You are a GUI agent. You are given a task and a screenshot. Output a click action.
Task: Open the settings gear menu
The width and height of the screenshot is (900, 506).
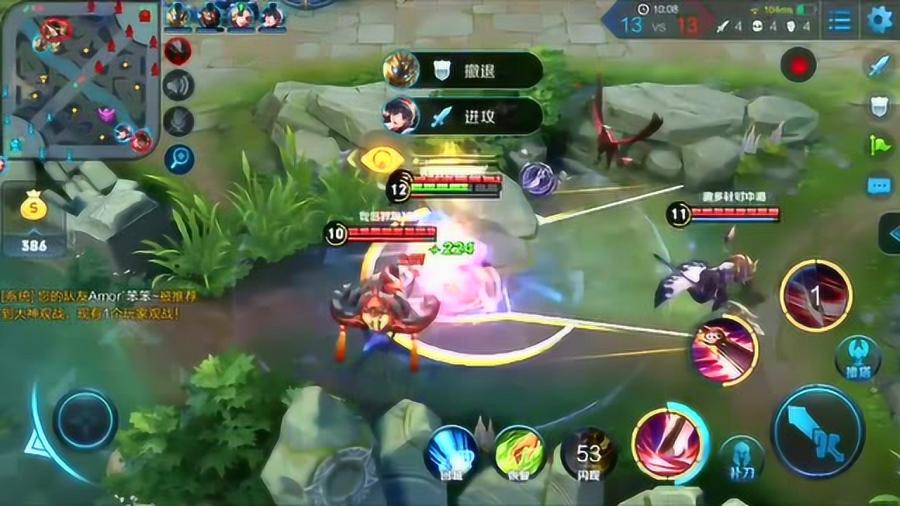coord(880,20)
